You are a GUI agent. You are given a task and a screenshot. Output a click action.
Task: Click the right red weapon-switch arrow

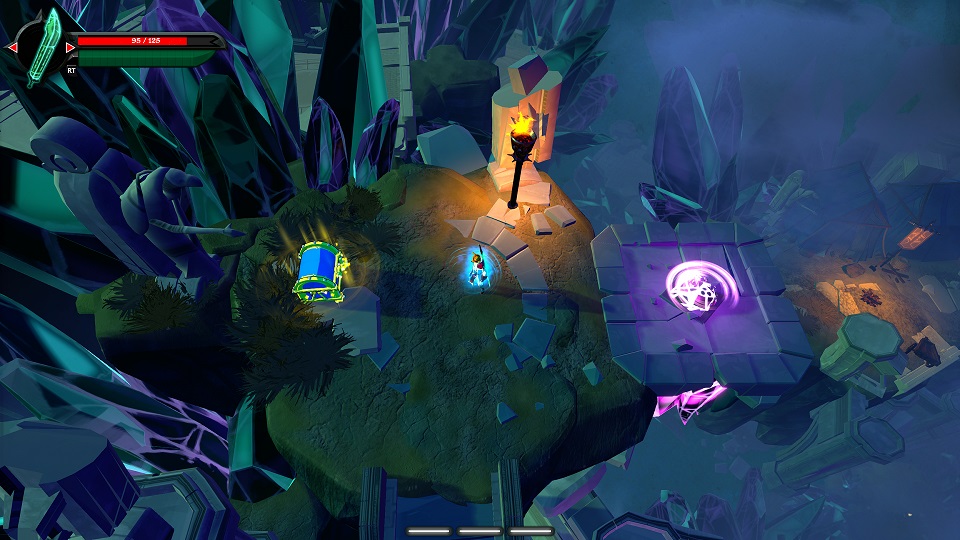pyautogui.click(x=70, y=47)
